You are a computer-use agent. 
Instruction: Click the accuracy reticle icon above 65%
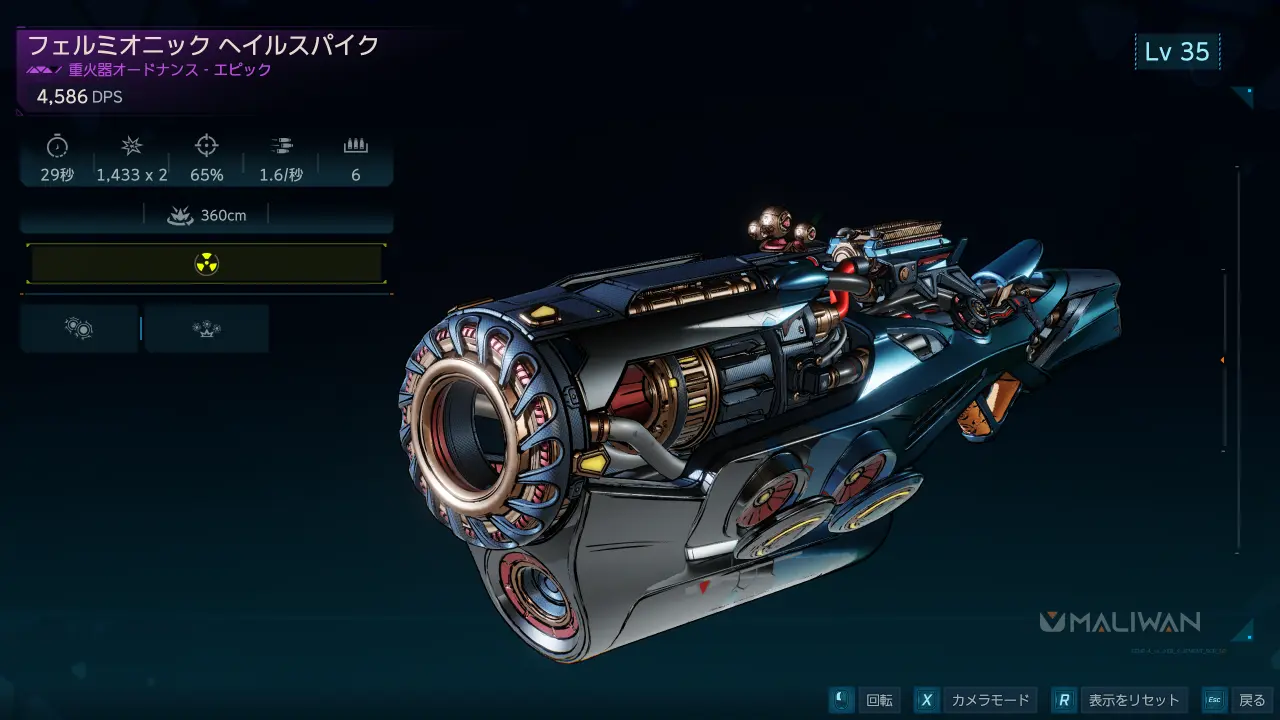click(x=206, y=145)
